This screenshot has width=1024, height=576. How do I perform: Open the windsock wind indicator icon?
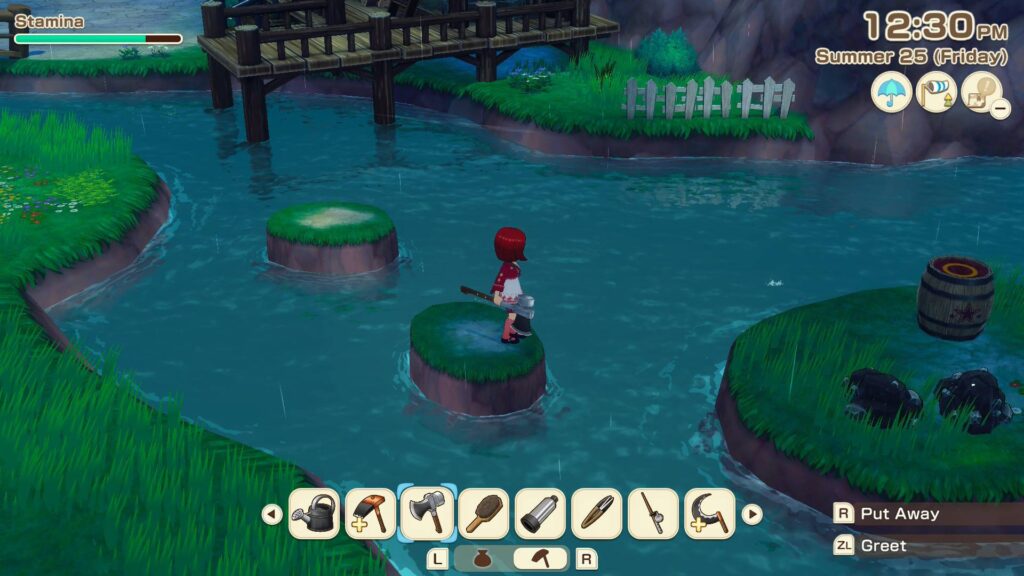[936, 93]
